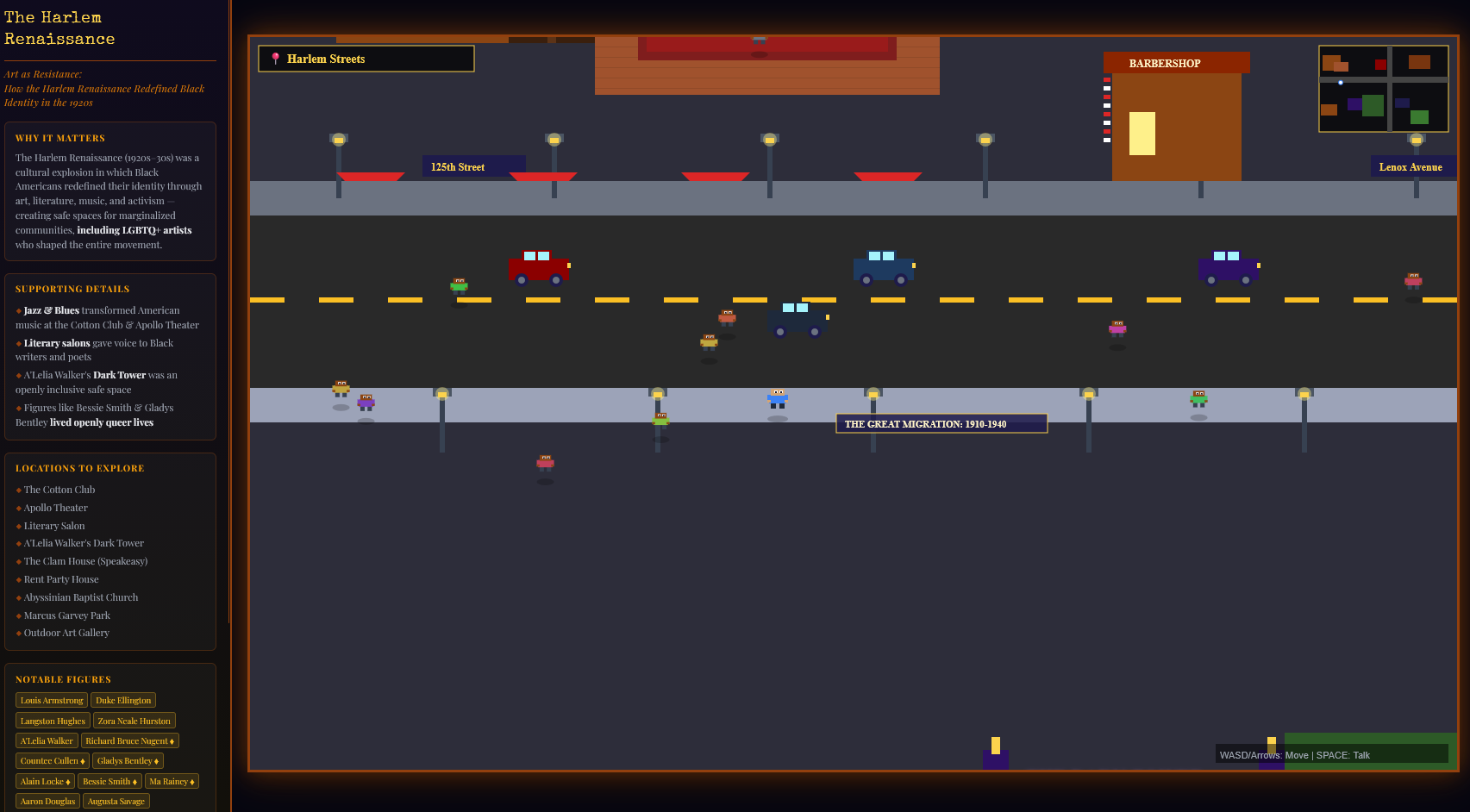
Task: Click the Great Migration 1910-1940 banner
Action: [941, 423]
